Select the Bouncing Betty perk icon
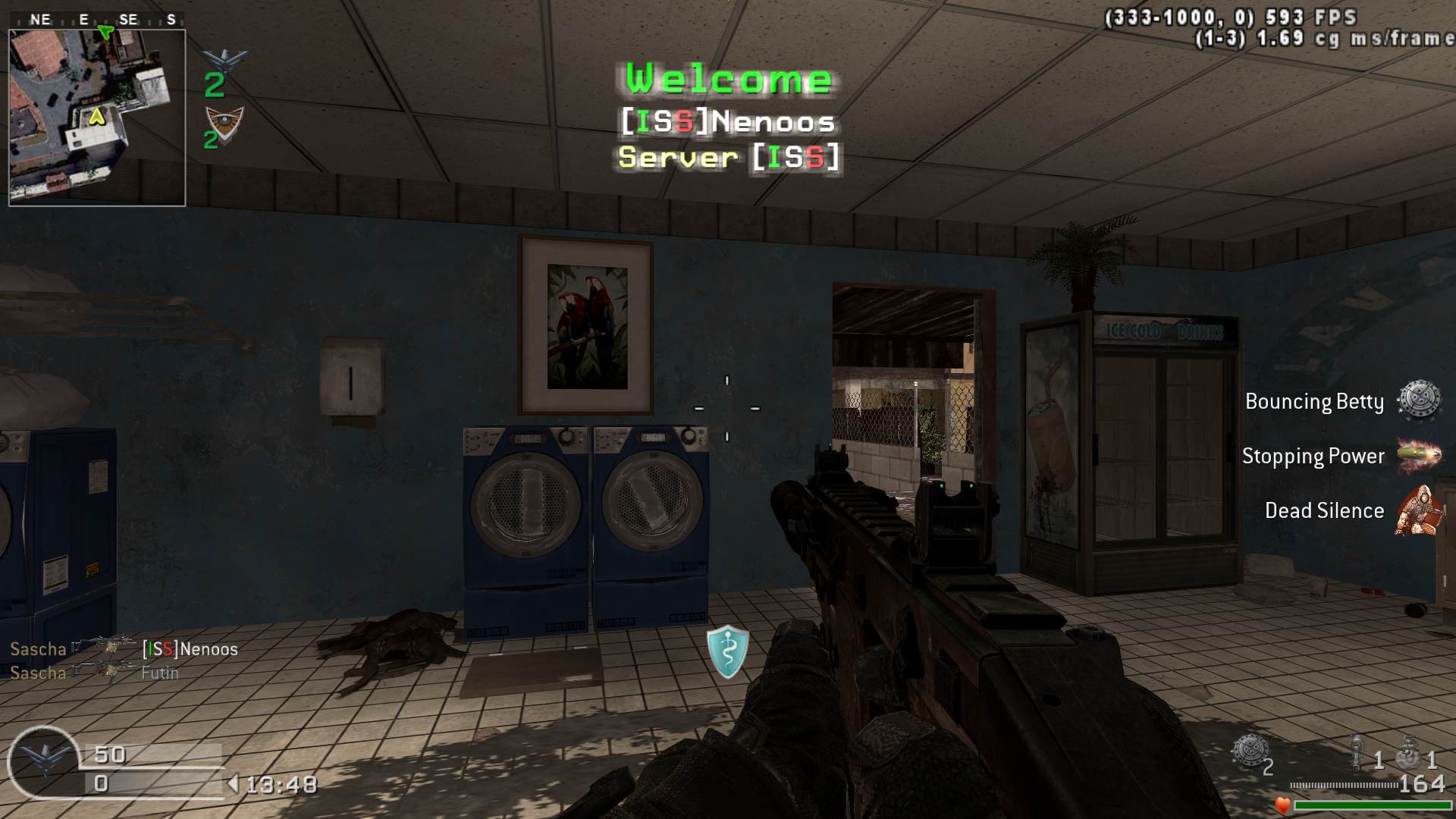Image resolution: width=1456 pixels, height=819 pixels. click(1418, 400)
